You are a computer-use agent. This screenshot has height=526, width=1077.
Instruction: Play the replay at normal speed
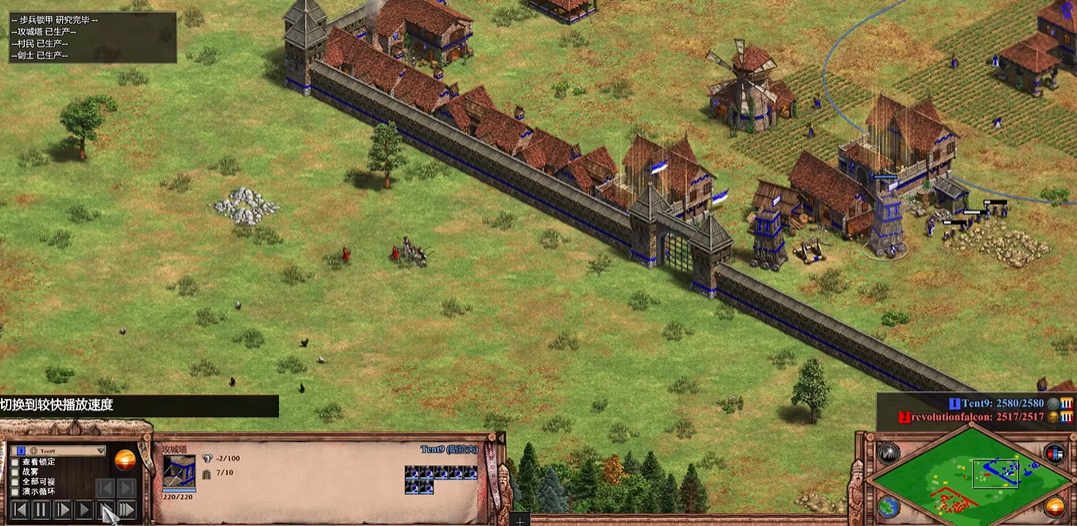click(x=84, y=510)
